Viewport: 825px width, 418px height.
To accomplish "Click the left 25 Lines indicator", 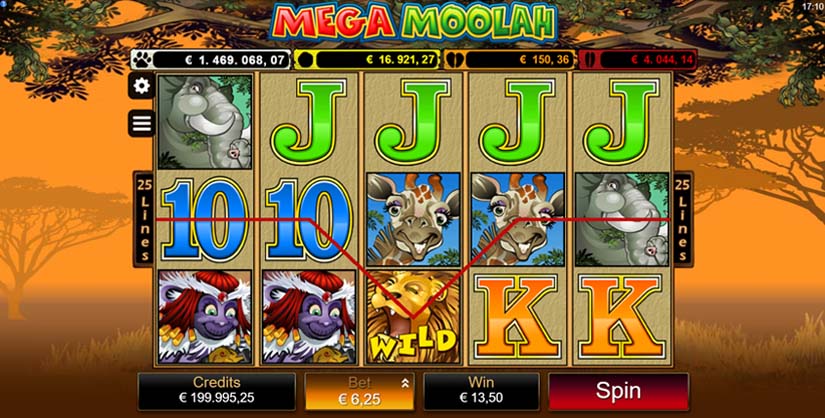I will click(x=142, y=216).
